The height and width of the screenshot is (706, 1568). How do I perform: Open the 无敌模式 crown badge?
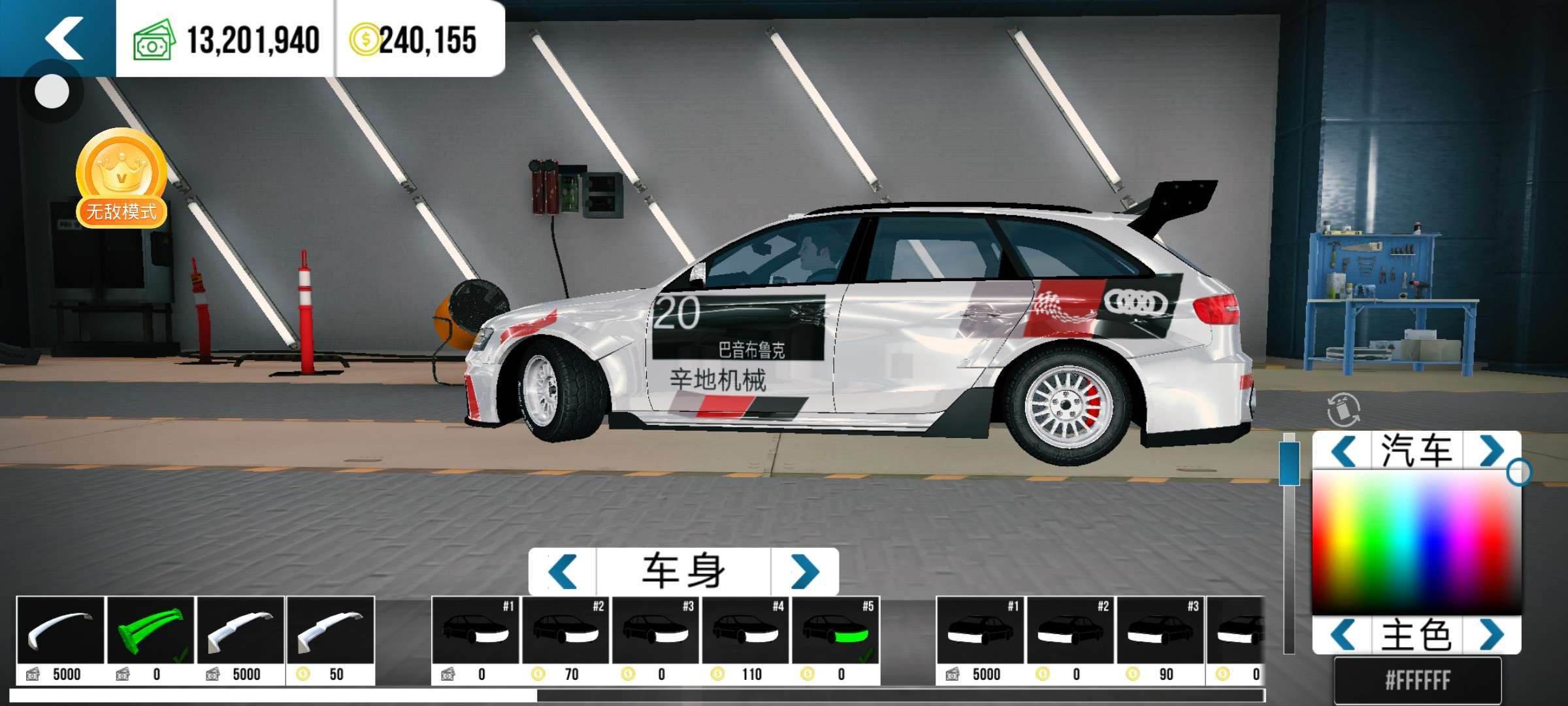[122, 178]
